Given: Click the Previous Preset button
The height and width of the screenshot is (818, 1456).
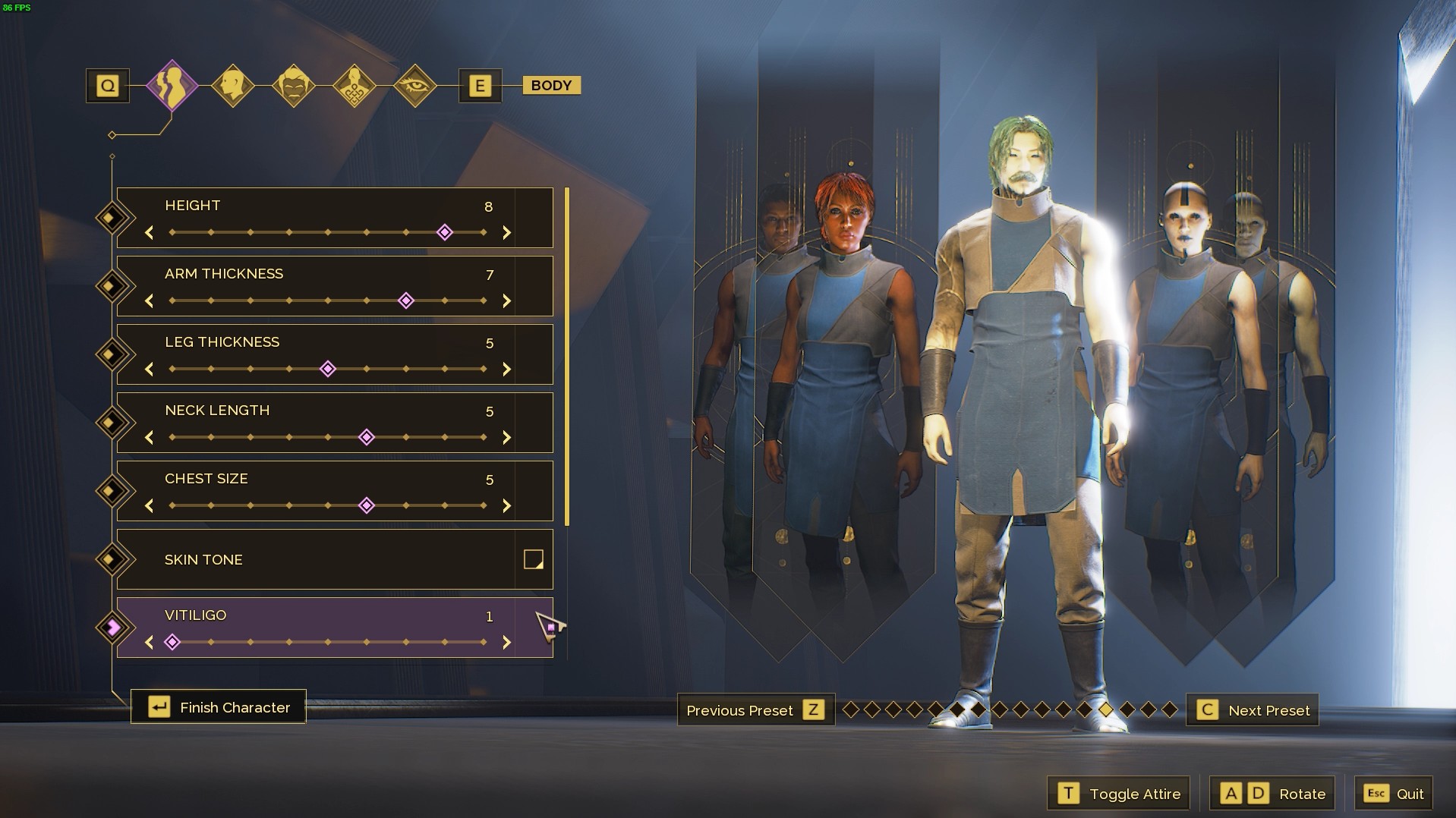Looking at the screenshot, I should point(755,710).
